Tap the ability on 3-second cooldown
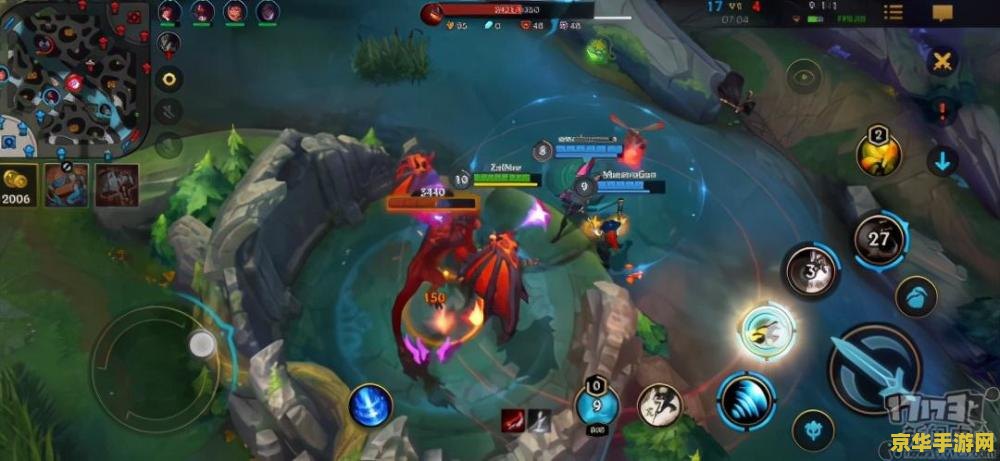This screenshot has height=461, width=1000. (809, 269)
